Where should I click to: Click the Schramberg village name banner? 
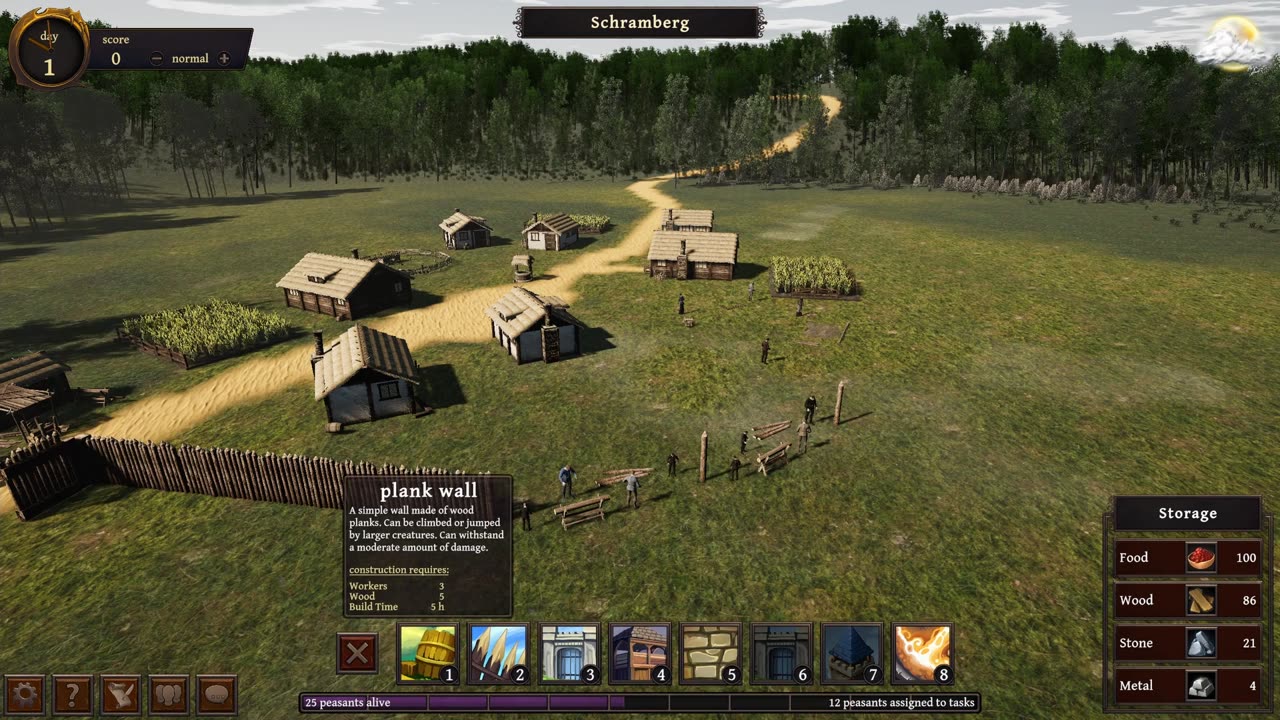[640, 23]
